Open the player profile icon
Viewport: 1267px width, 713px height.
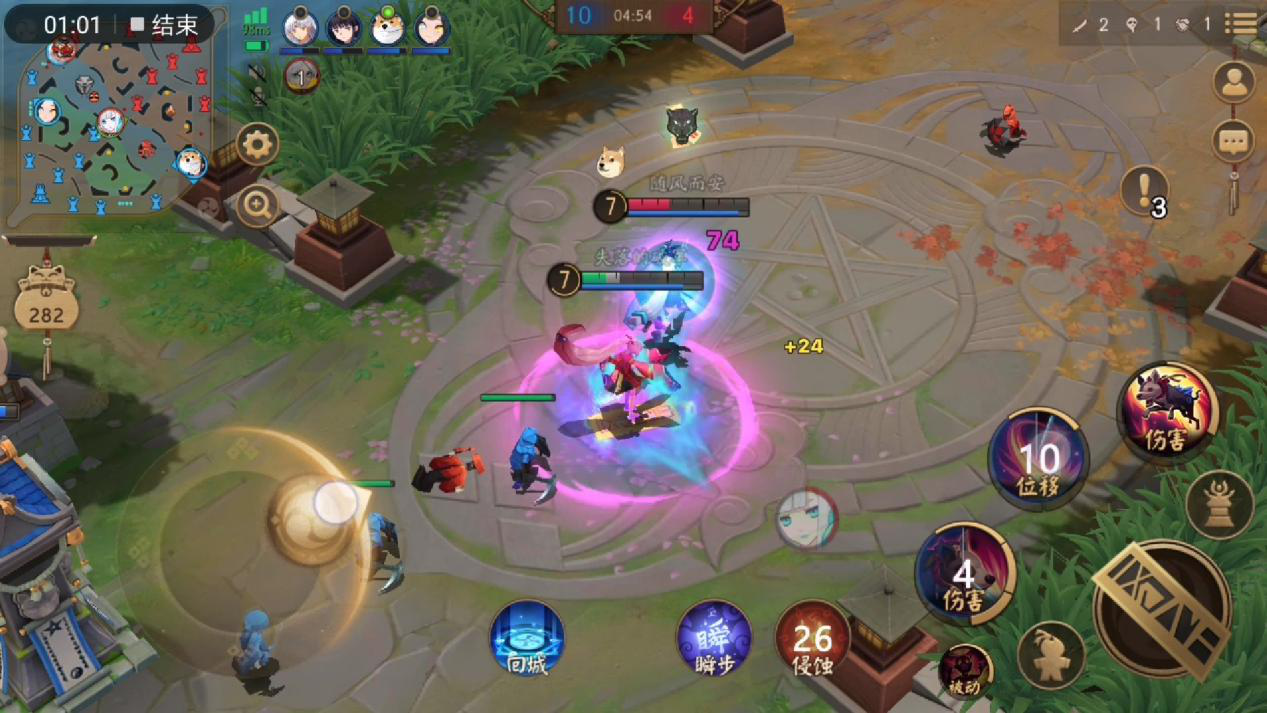(x=1234, y=83)
